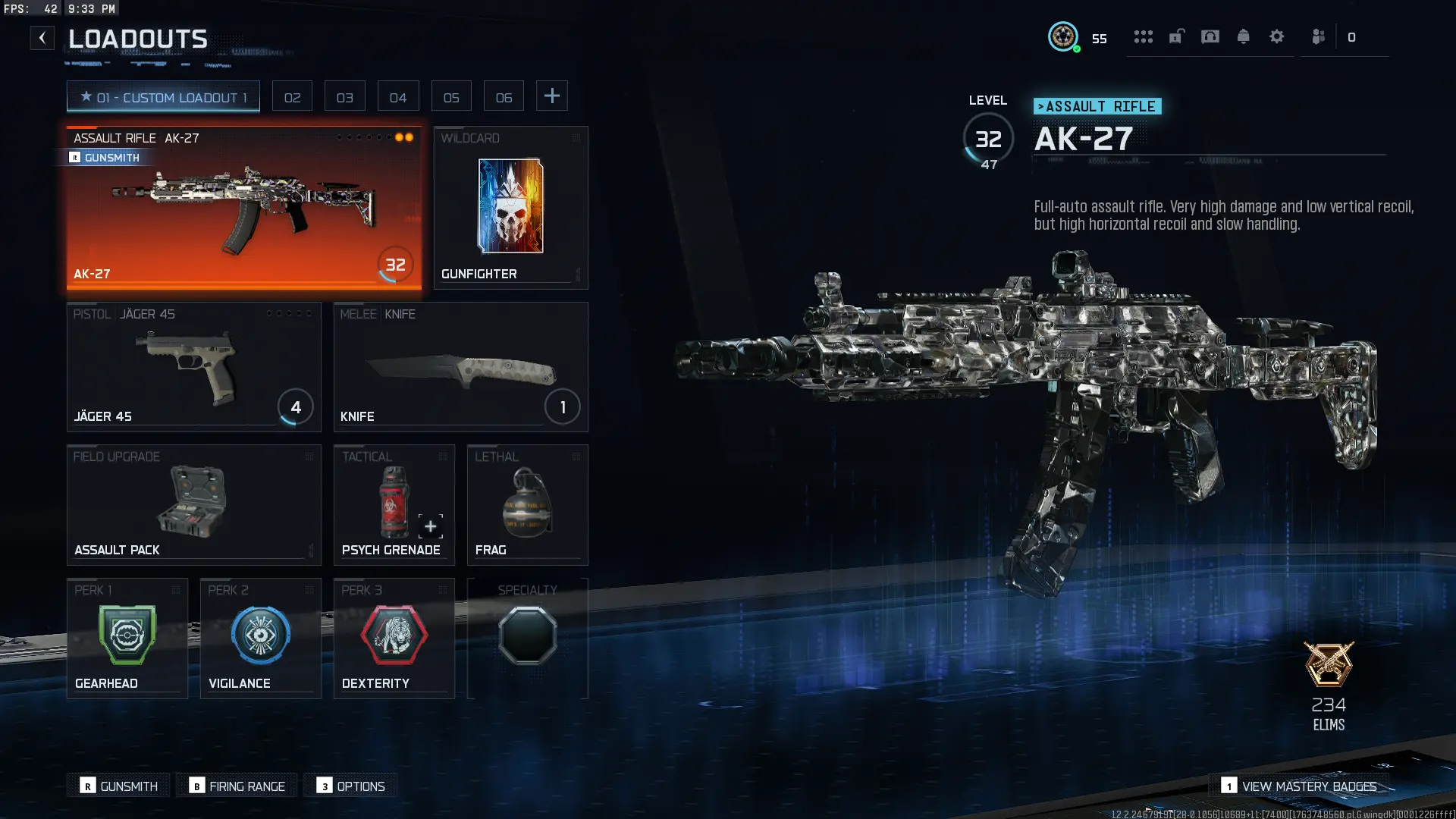Open the social friends icon
The image size is (1456, 819).
click(1318, 36)
